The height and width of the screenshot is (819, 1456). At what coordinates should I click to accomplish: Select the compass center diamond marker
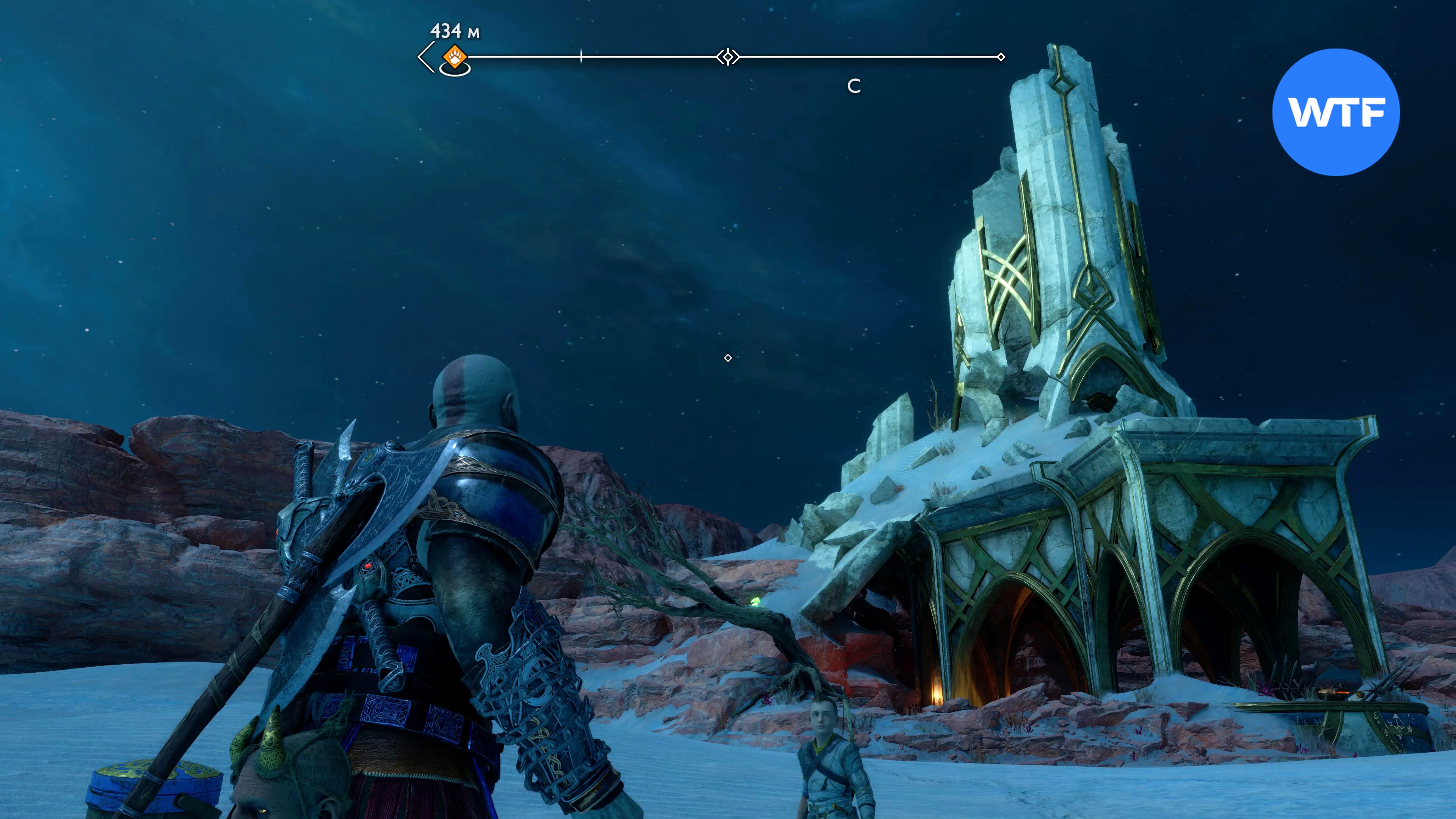click(728, 57)
